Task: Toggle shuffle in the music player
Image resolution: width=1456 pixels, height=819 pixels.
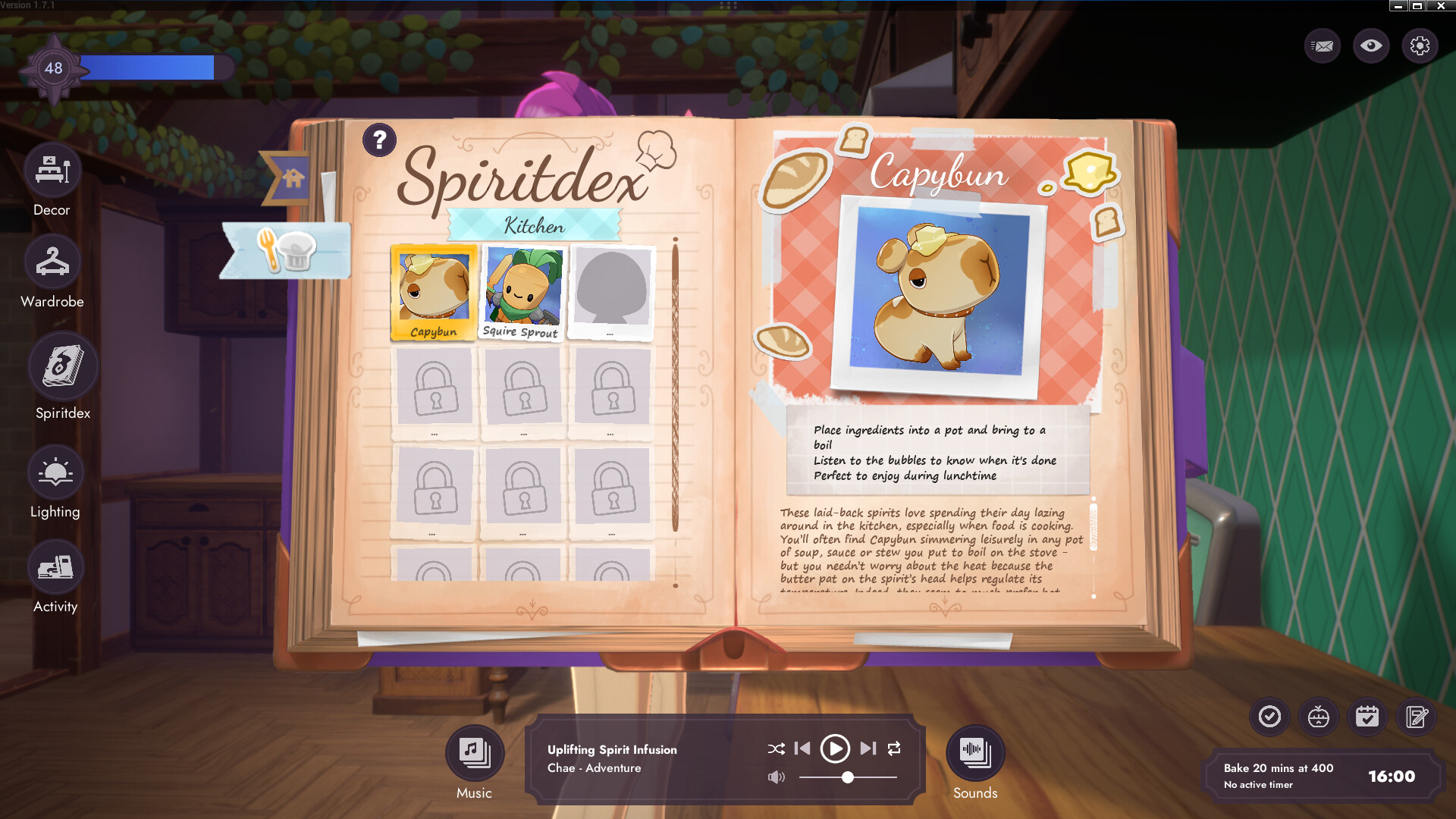Action: (x=776, y=748)
